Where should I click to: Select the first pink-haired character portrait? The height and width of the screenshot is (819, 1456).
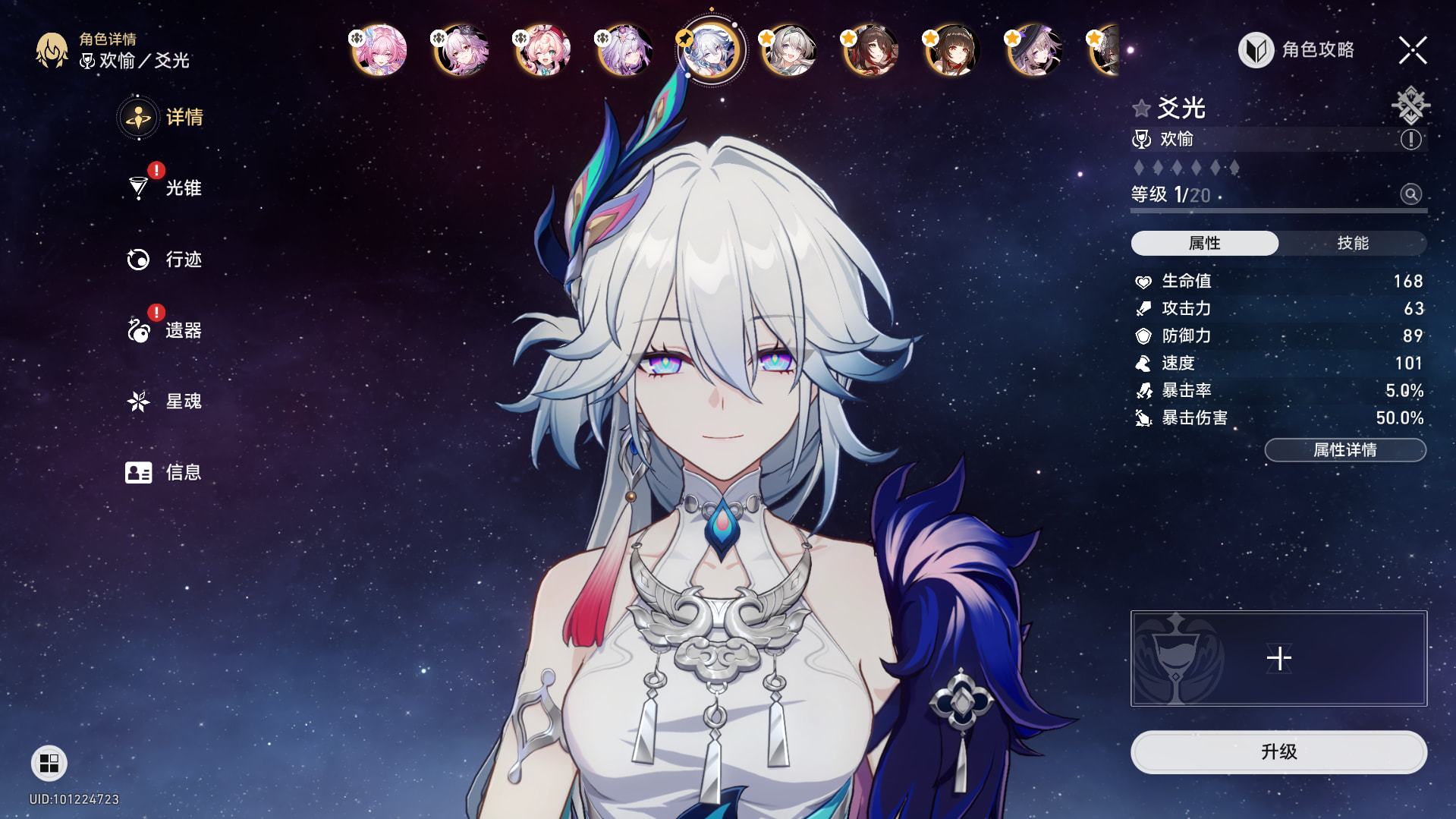(380, 51)
